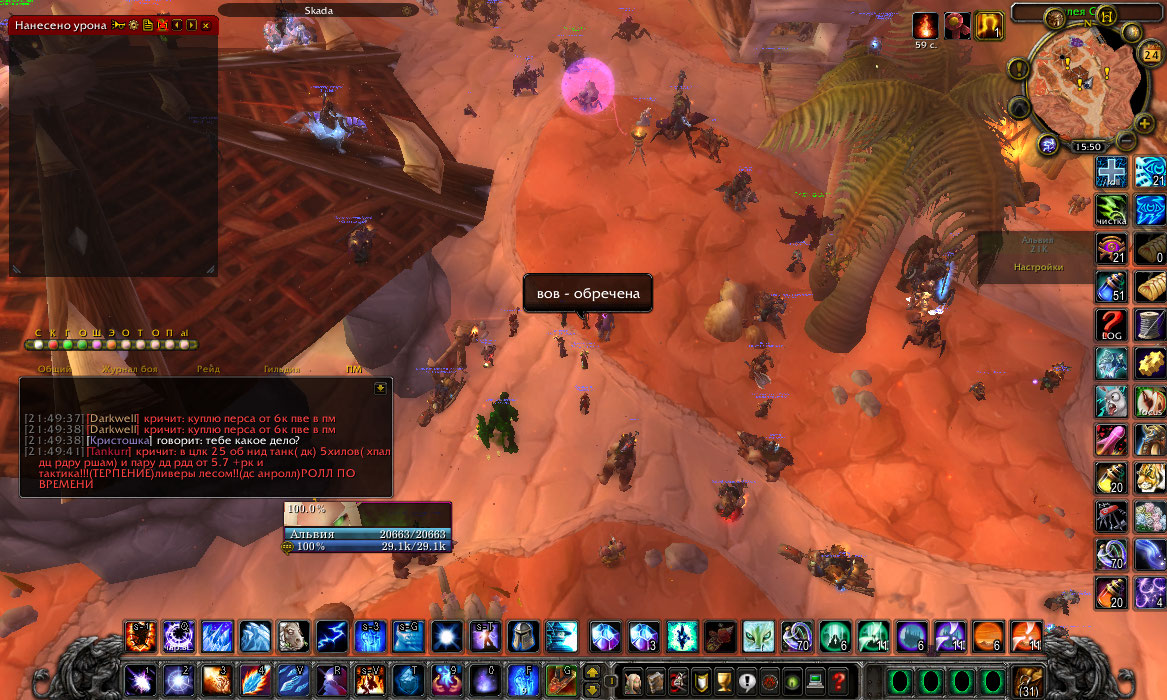
Task: Open the backpack bag with 31 slots
Action: click(1025, 680)
